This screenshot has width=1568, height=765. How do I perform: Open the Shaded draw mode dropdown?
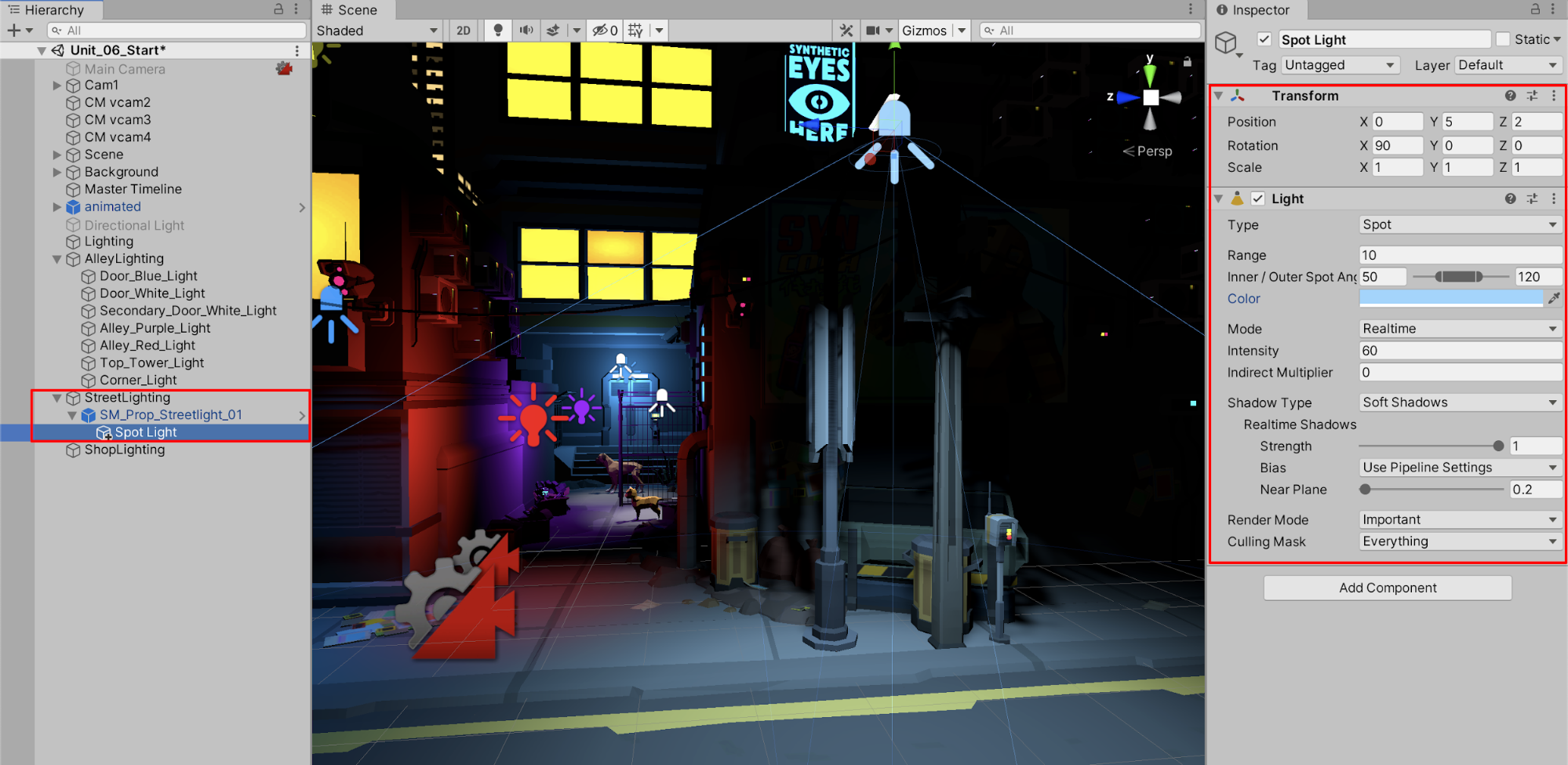tap(377, 31)
